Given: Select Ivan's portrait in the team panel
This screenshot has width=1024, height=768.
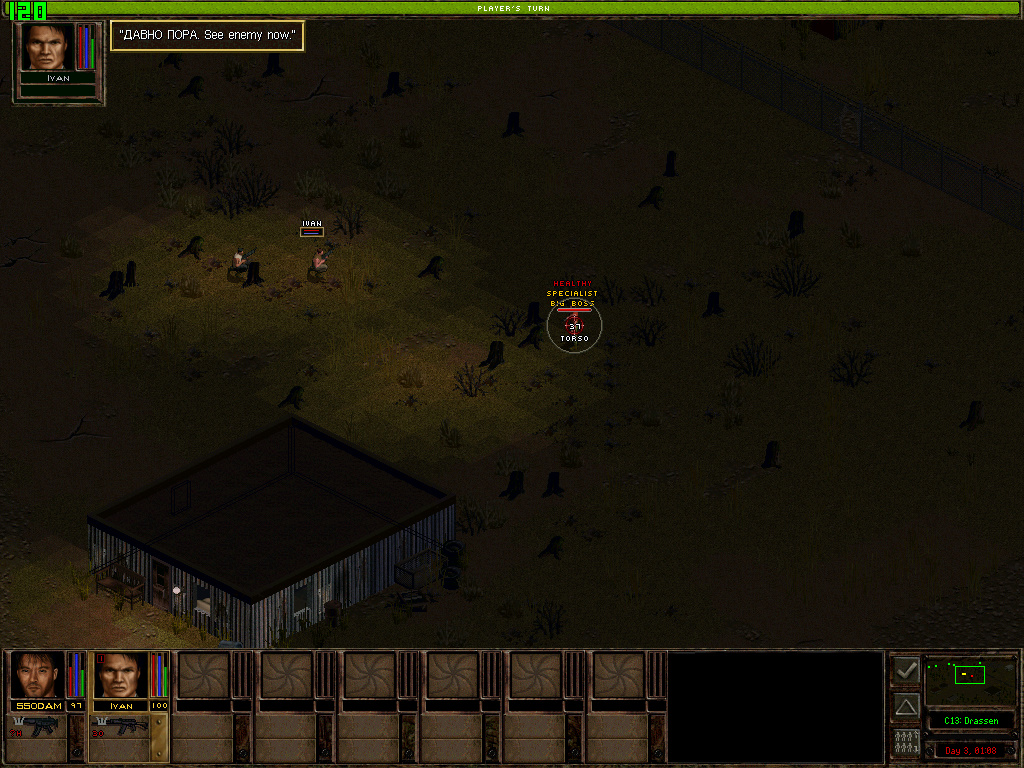Looking at the screenshot, I should (120, 676).
